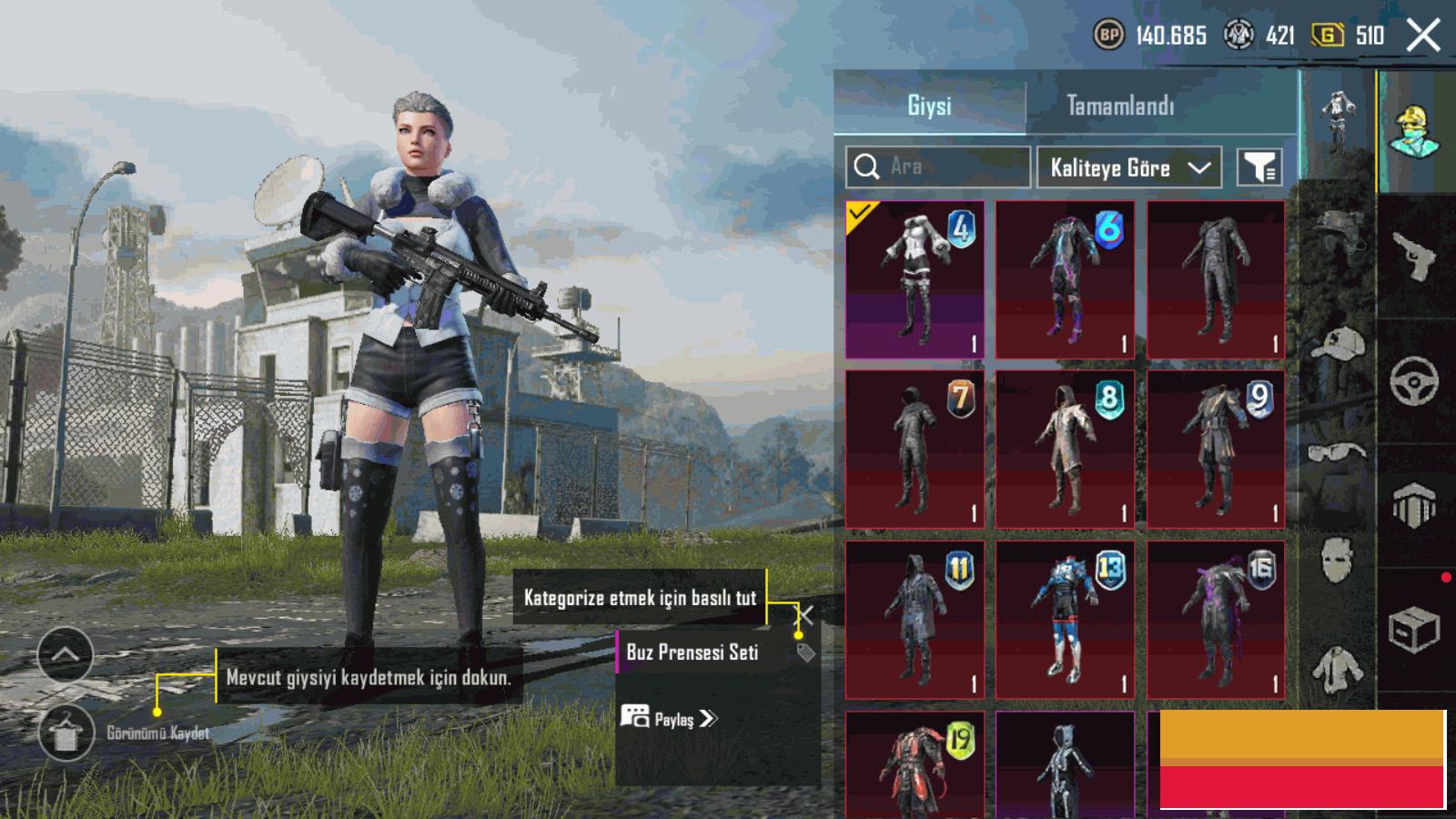Save the look with Görünümü Kaydet

(x=66, y=733)
